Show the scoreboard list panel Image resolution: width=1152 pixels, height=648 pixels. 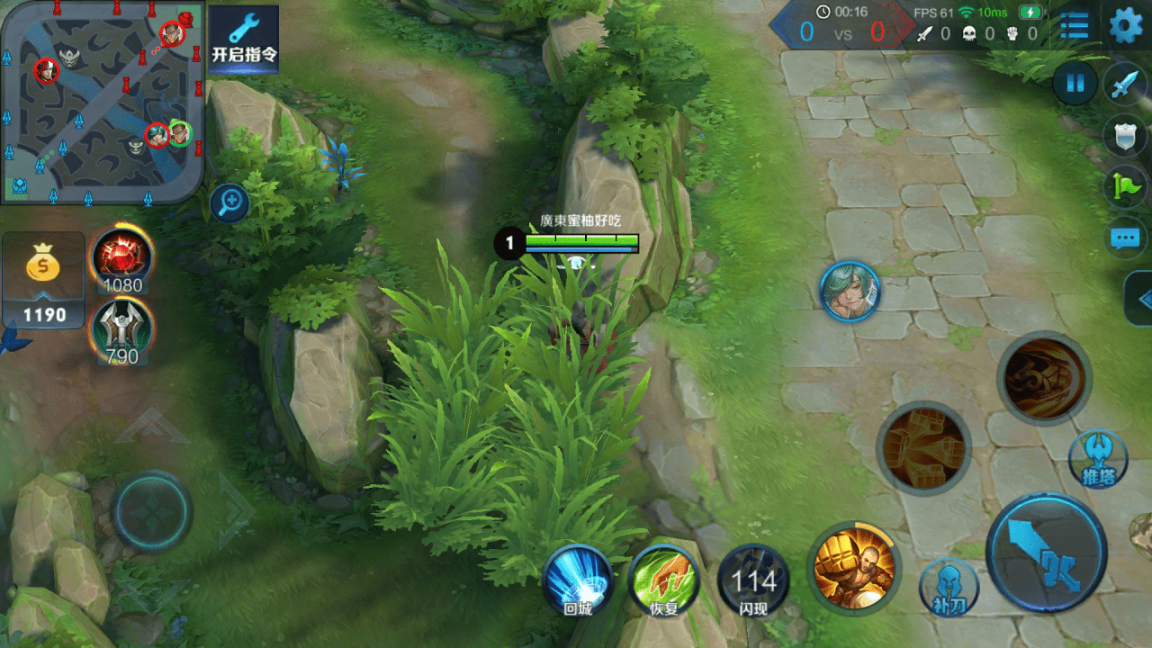coord(1074,26)
